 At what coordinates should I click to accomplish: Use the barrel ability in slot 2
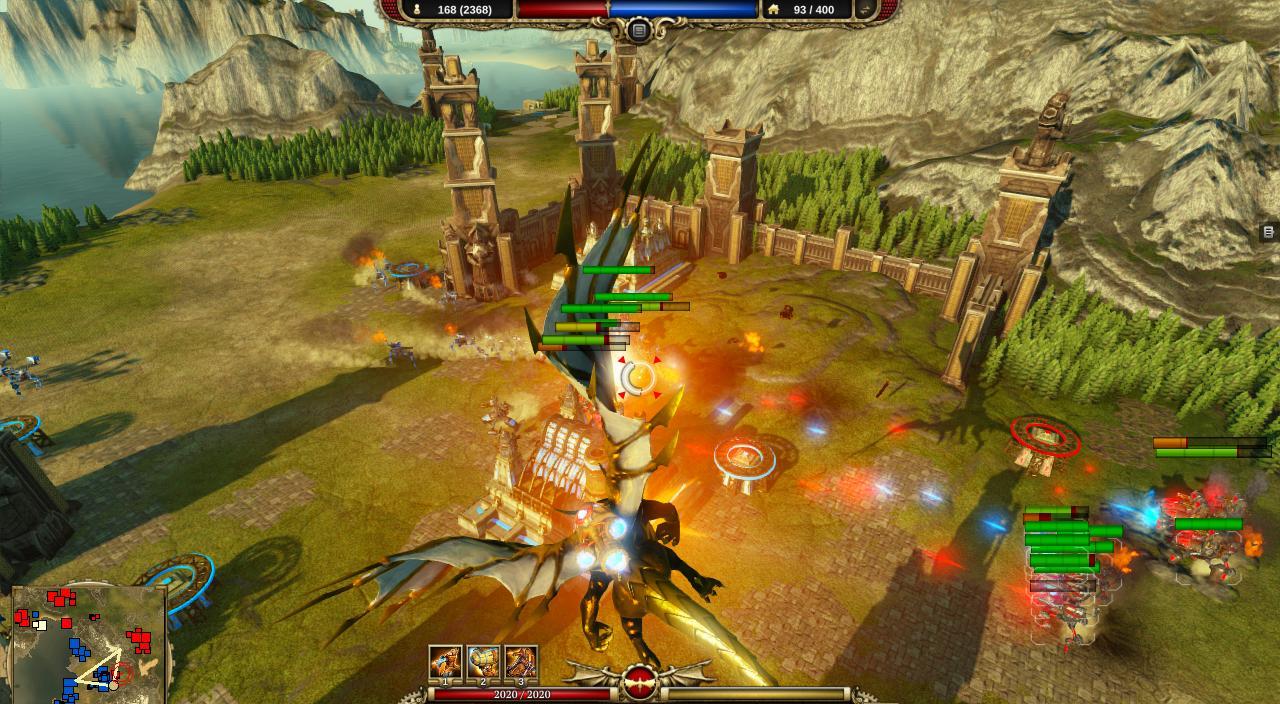tap(483, 662)
